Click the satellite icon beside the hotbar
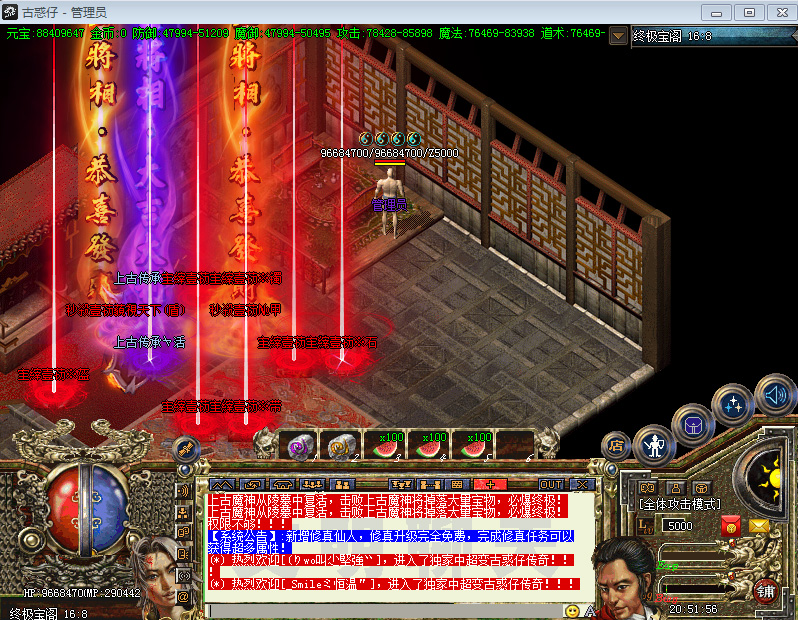The image size is (798, 620). coord(184,449)
